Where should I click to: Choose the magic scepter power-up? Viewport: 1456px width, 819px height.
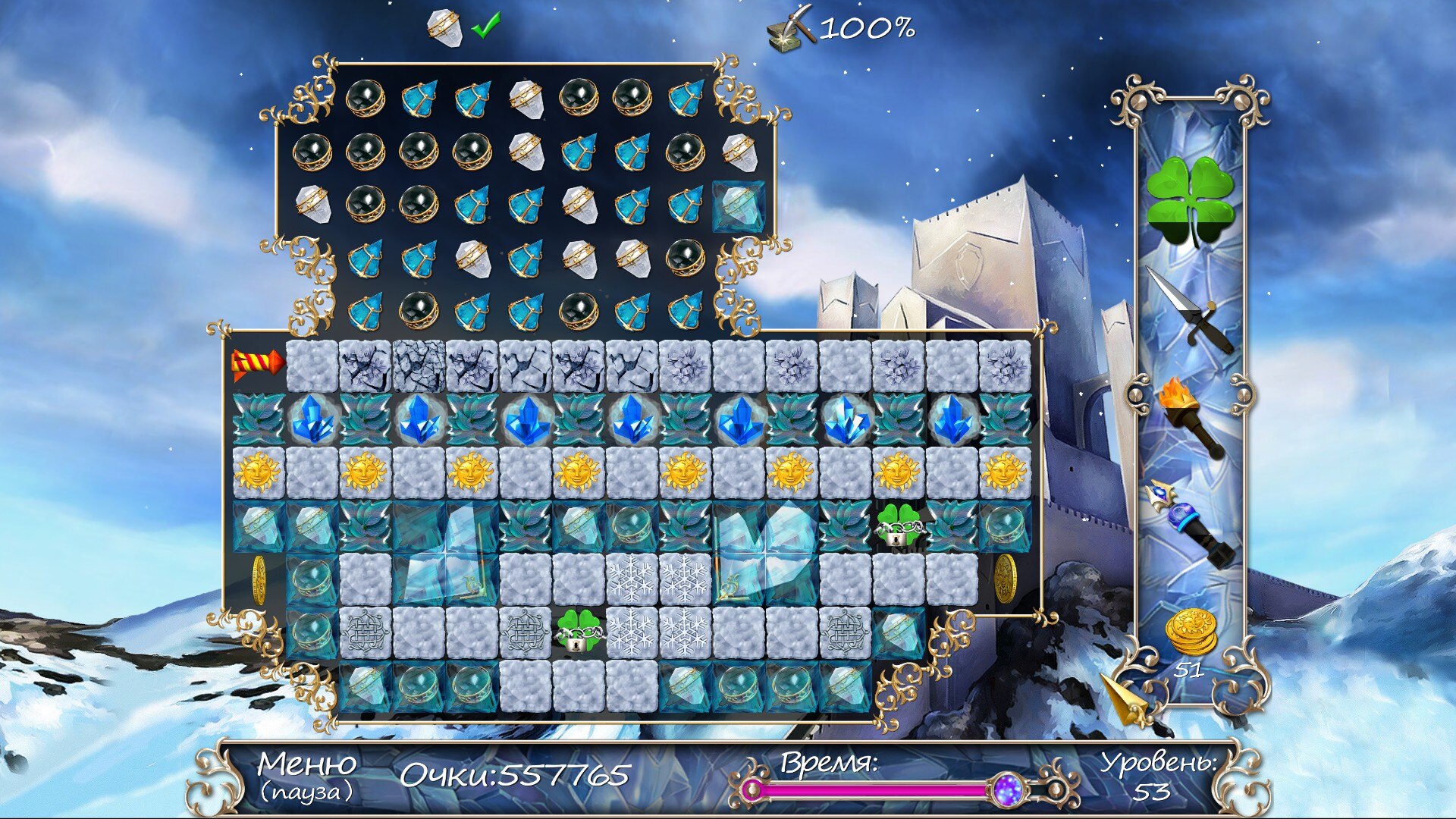click(1190, 523)
